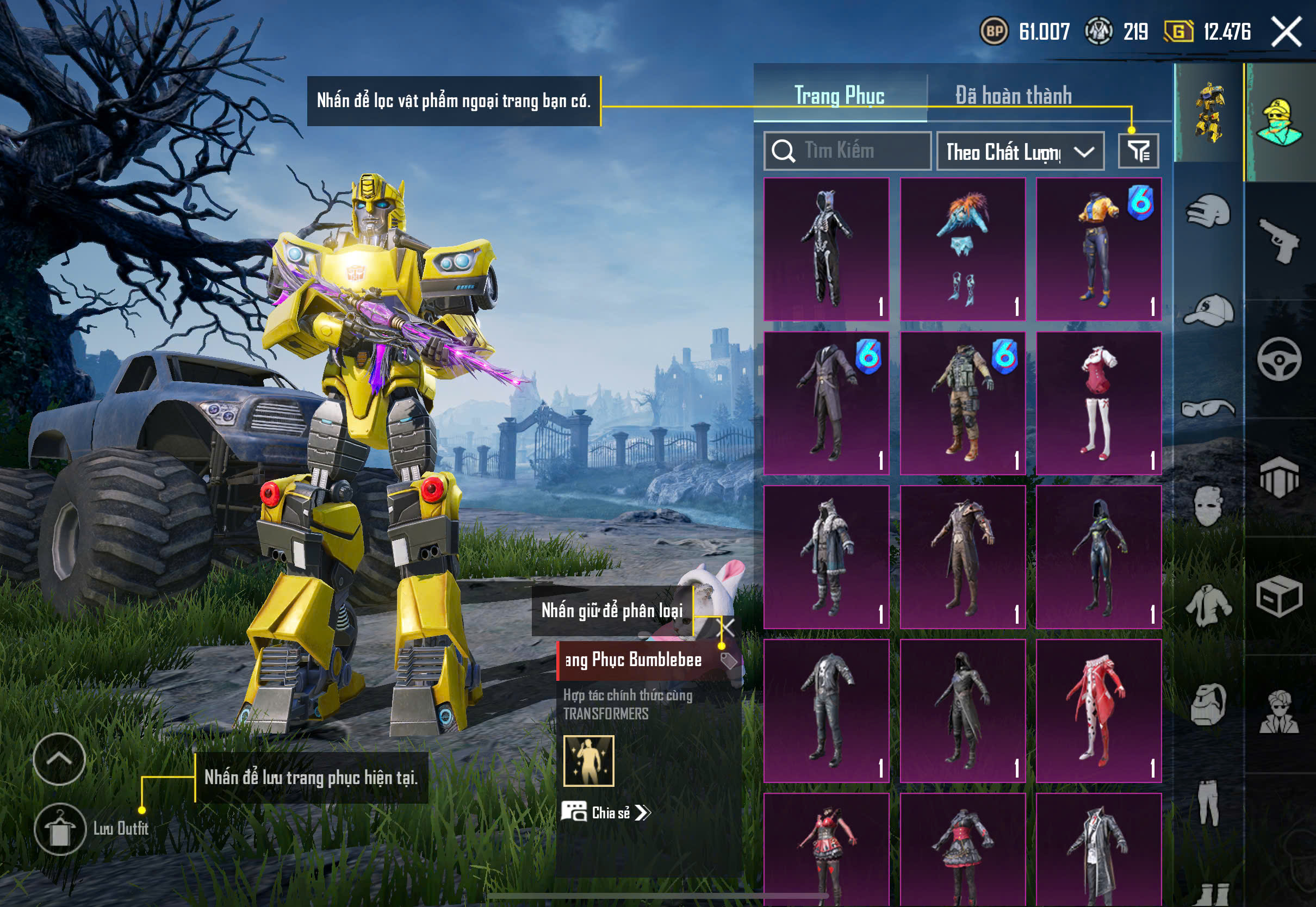Switch to the Trang Phục tab
The height and width of the screenshot is (907, 1316).
pos(839,96)
